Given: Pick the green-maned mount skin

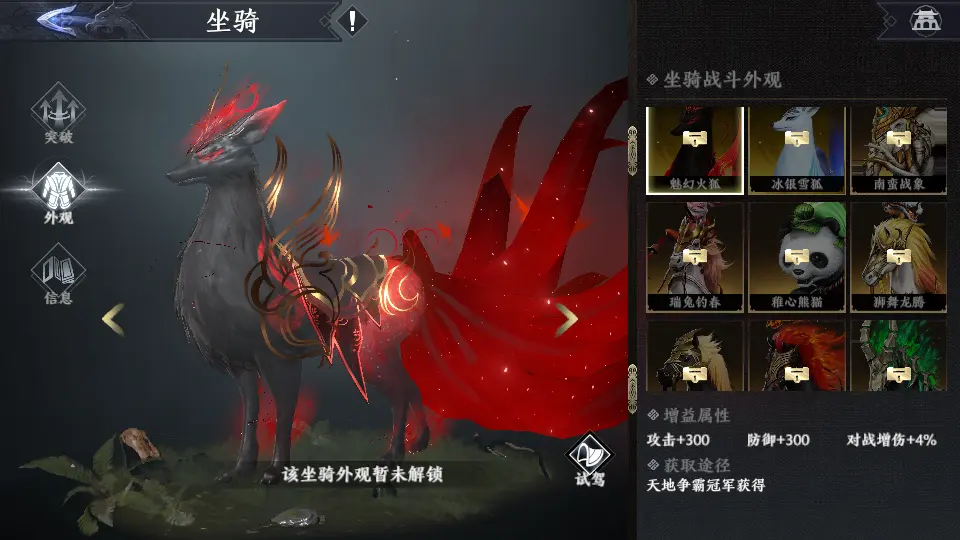Looking at the screenshot, I should 899,356.
